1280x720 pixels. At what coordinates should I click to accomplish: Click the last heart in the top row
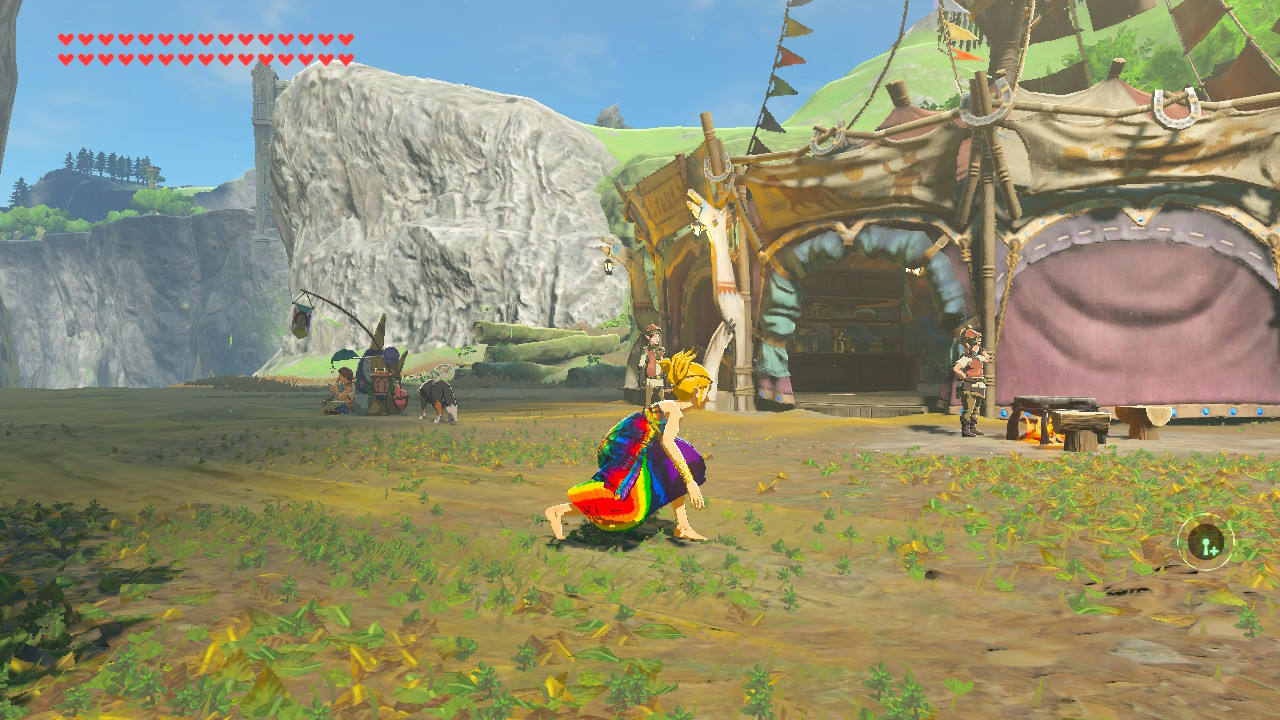pos(345,40)
